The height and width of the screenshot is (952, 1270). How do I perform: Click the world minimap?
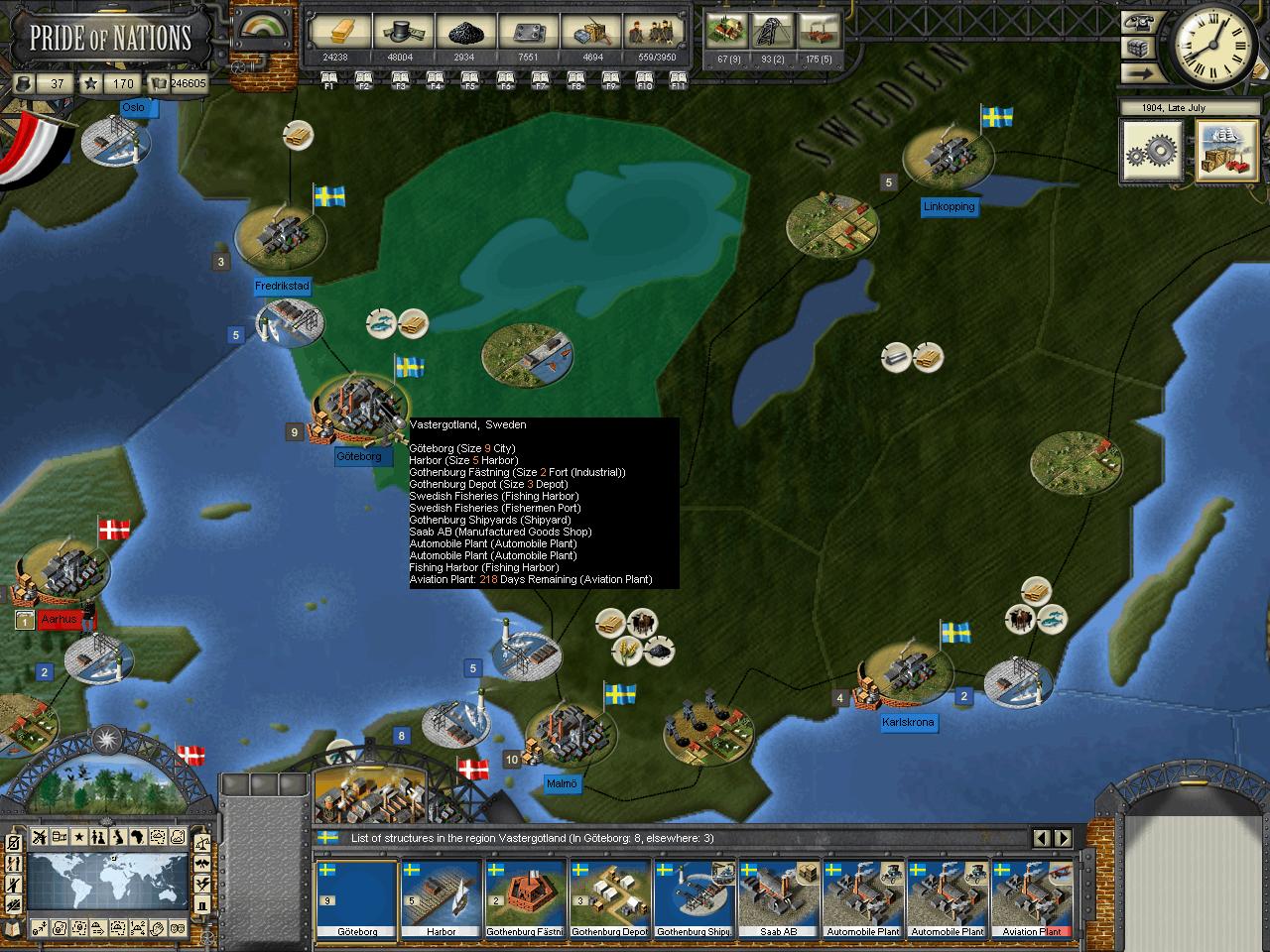pos(107,884)
